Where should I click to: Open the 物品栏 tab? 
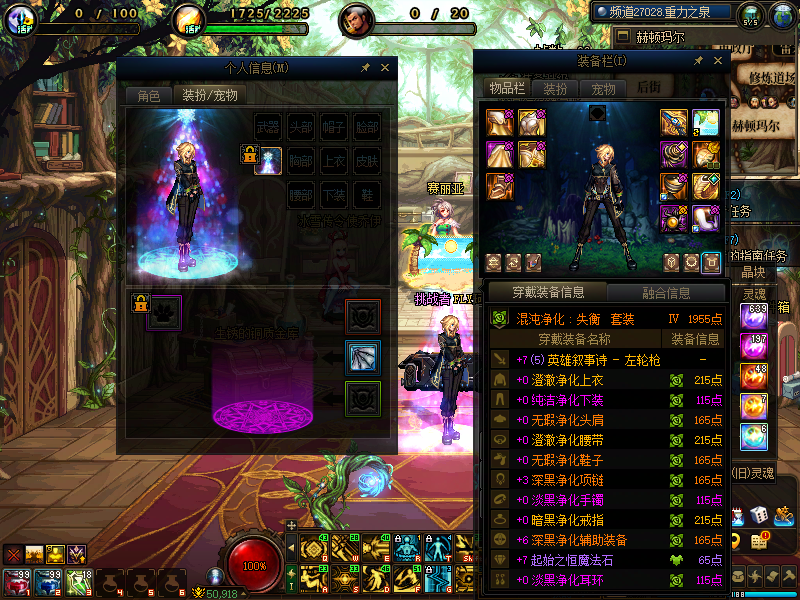coord(507,88)
